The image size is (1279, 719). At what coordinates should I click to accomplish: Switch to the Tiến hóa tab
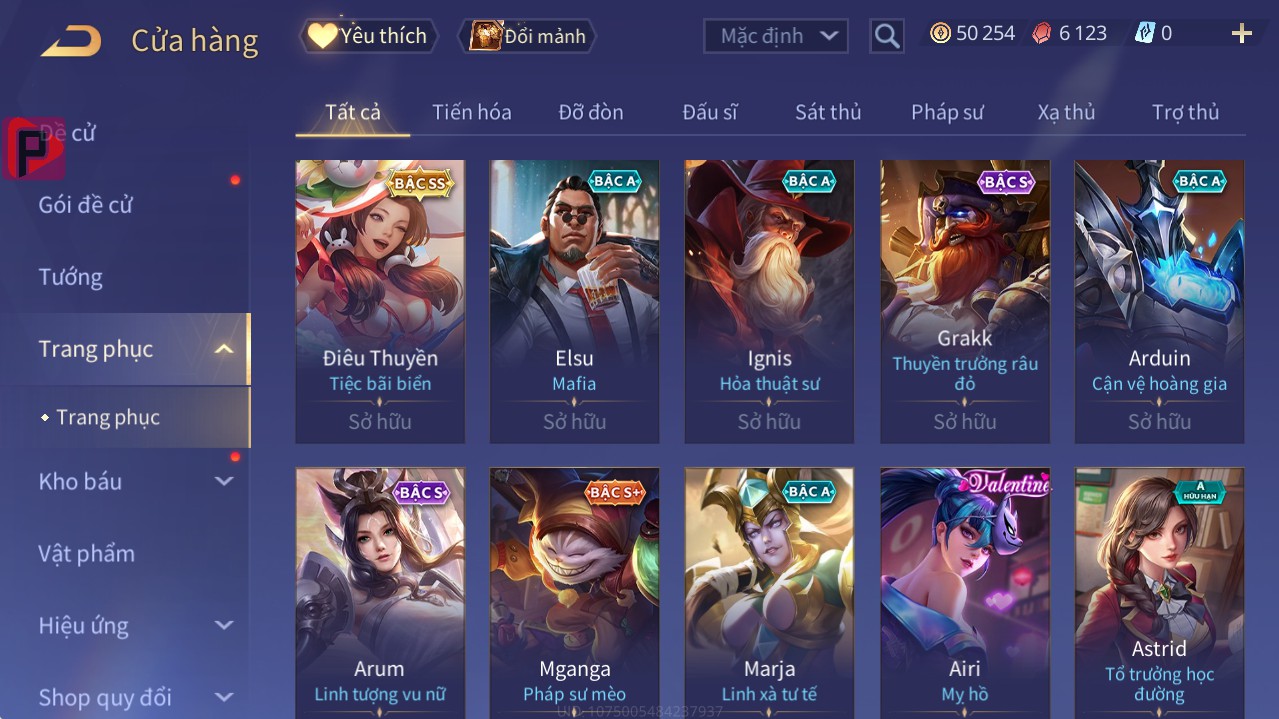point(471,112)
